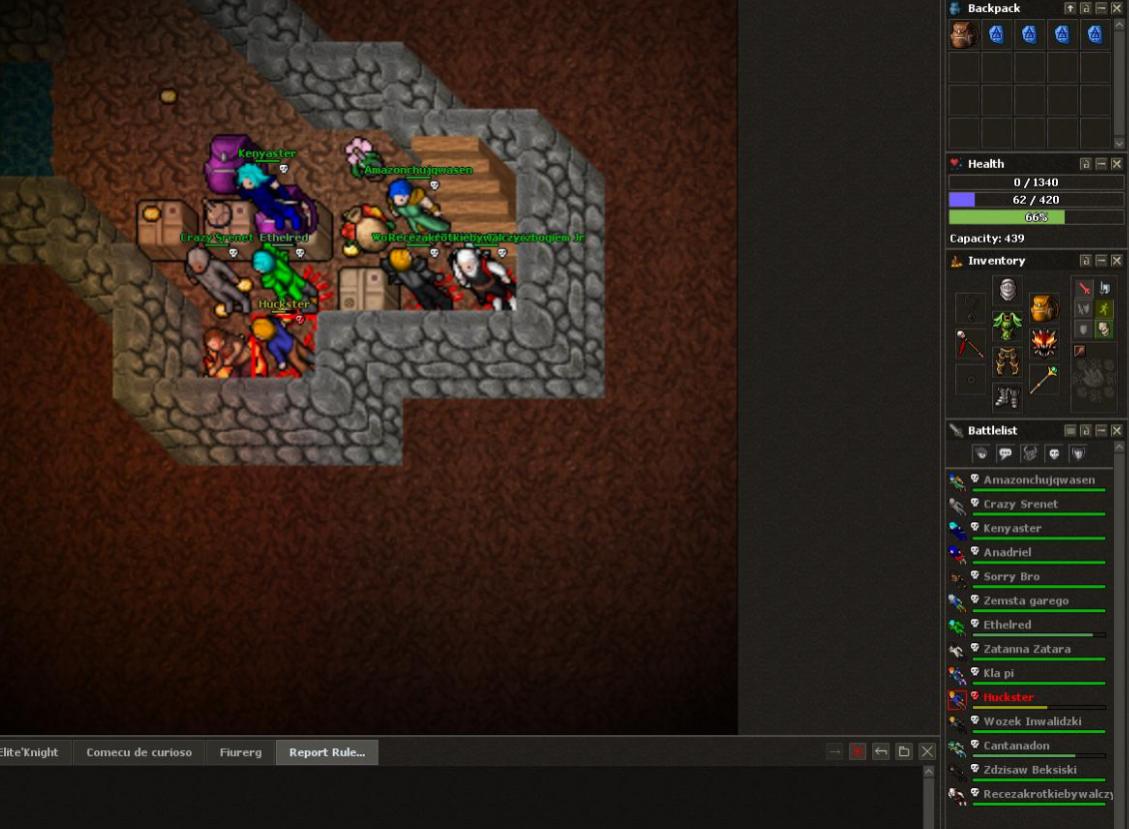The width and height of the screenshot is (1129, 829).
Task: Open the Fiurerg chat tab
Action: (x=240, y=753)
